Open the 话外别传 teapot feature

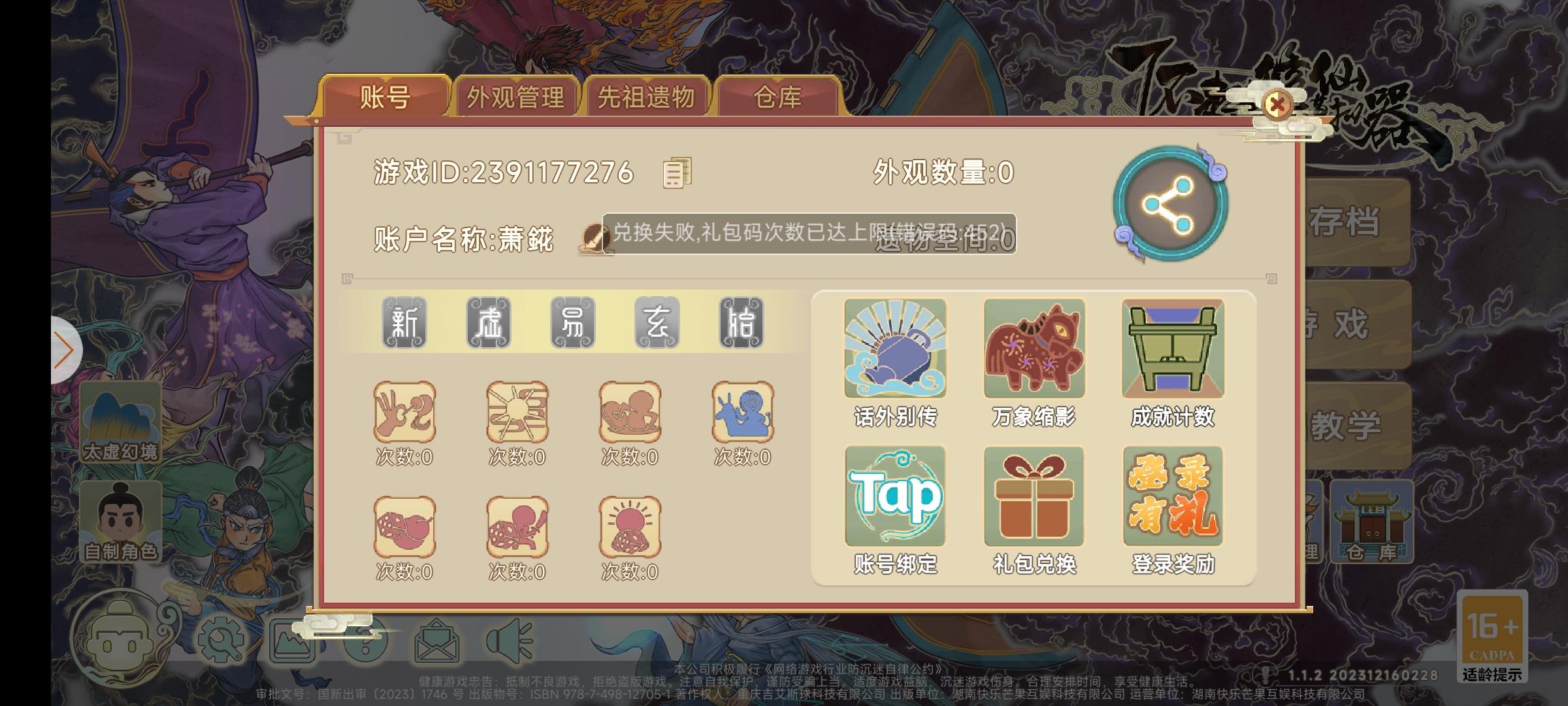895,348
